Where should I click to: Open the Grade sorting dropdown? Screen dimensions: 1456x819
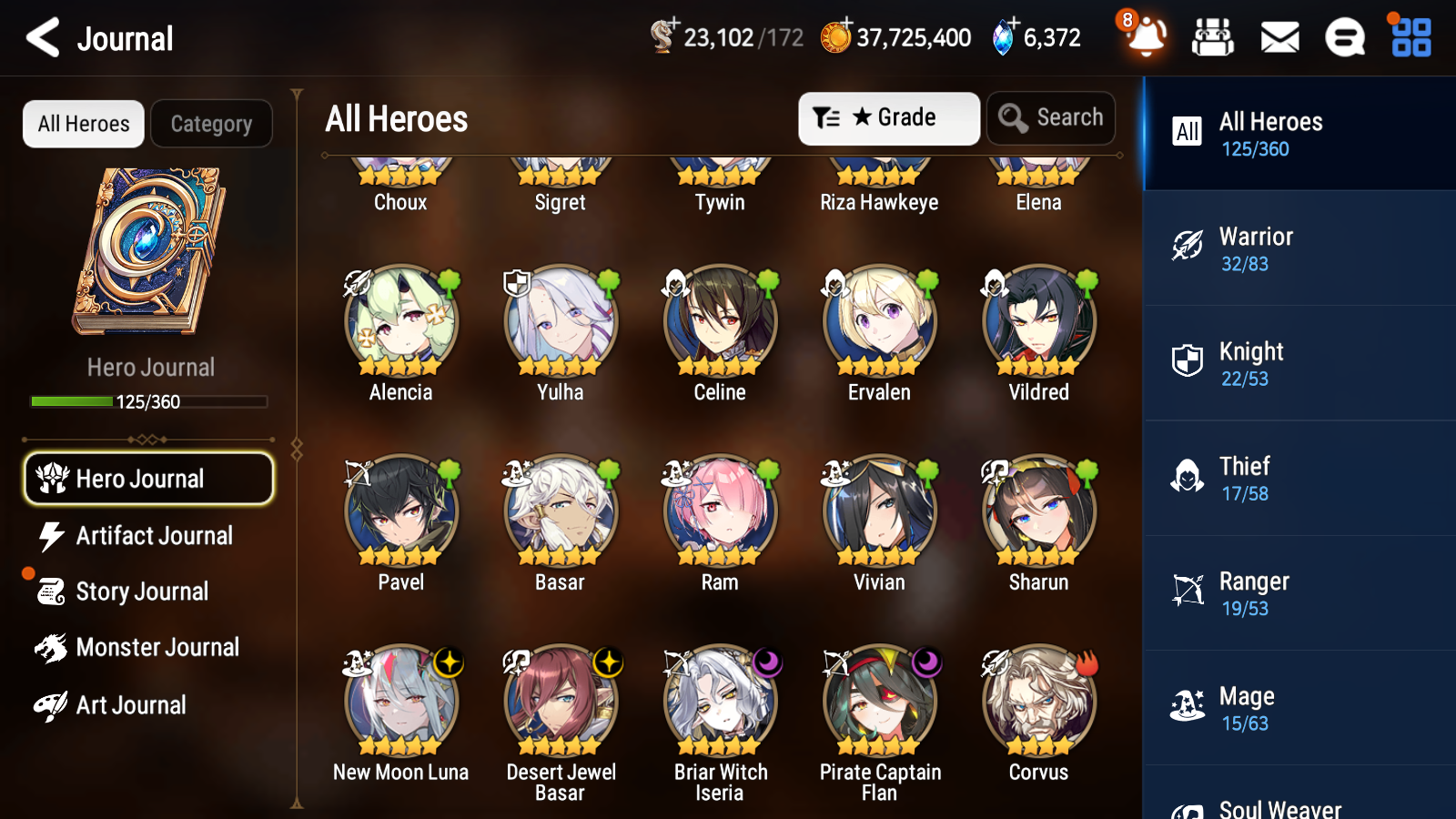pyautogui.click(x=888, y=118)
